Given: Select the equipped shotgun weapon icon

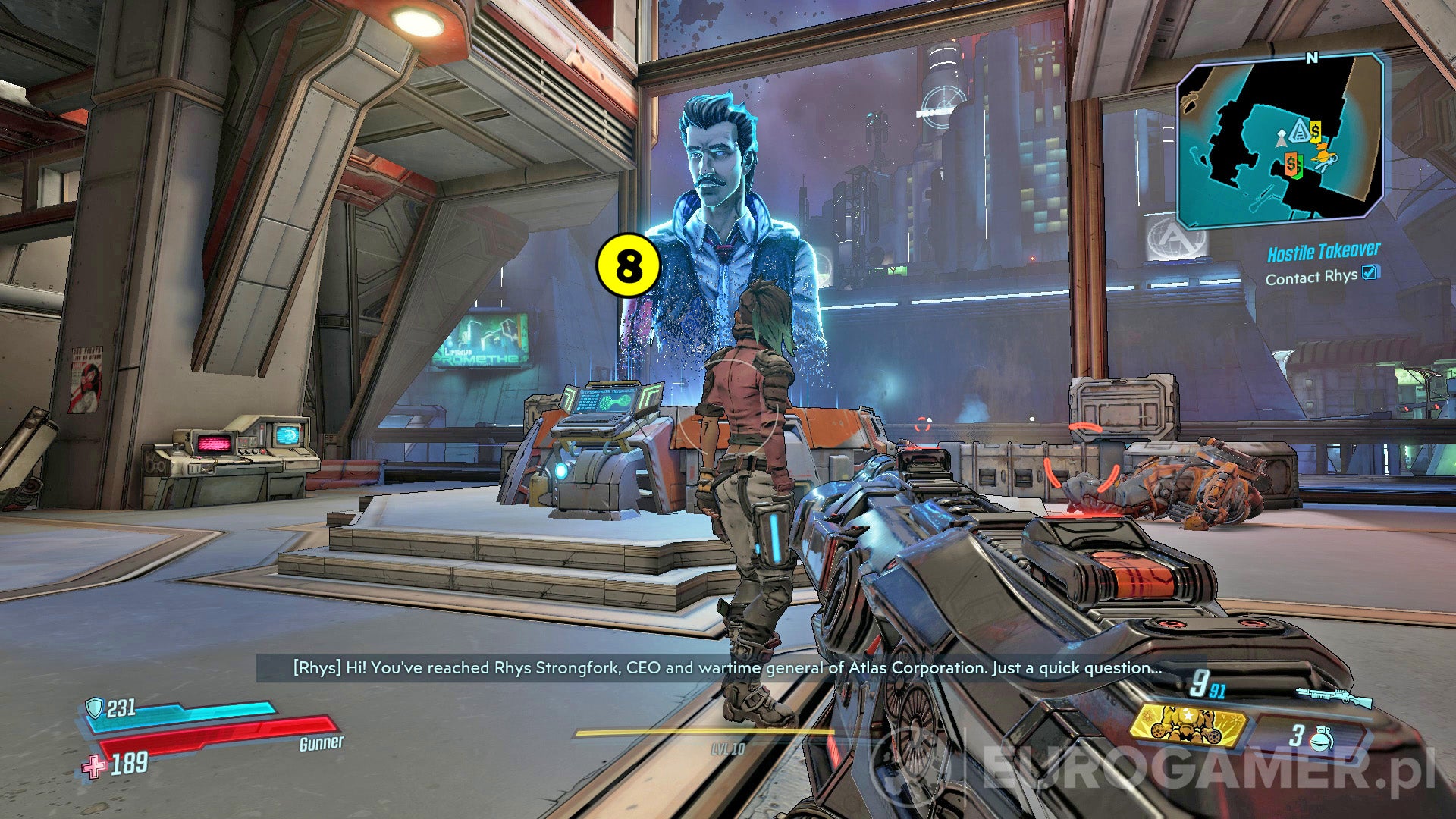Looking at the screenshot, I should coord(1335,695).
